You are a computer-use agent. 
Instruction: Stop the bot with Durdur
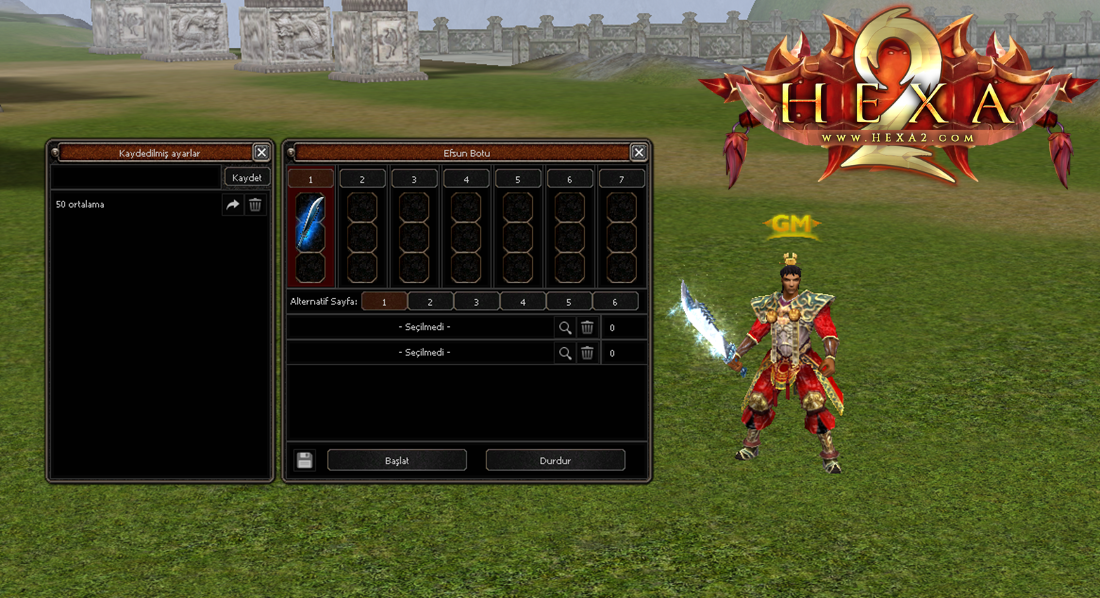pyautogui.click(x=555, y=460)
